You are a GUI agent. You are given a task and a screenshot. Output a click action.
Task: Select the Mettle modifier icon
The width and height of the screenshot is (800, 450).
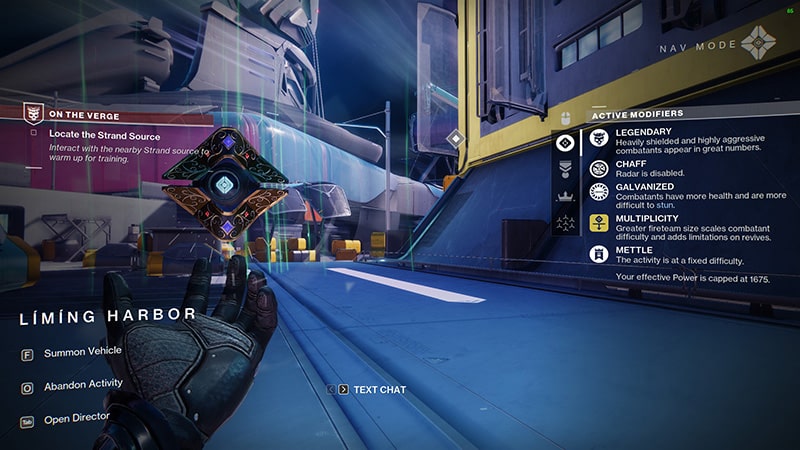(x=599, y=254)
